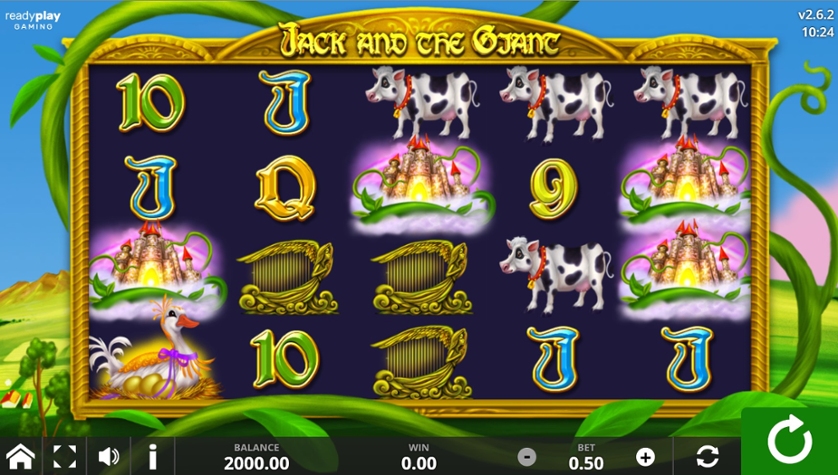Activate the autoplay option

pos(707,457)
